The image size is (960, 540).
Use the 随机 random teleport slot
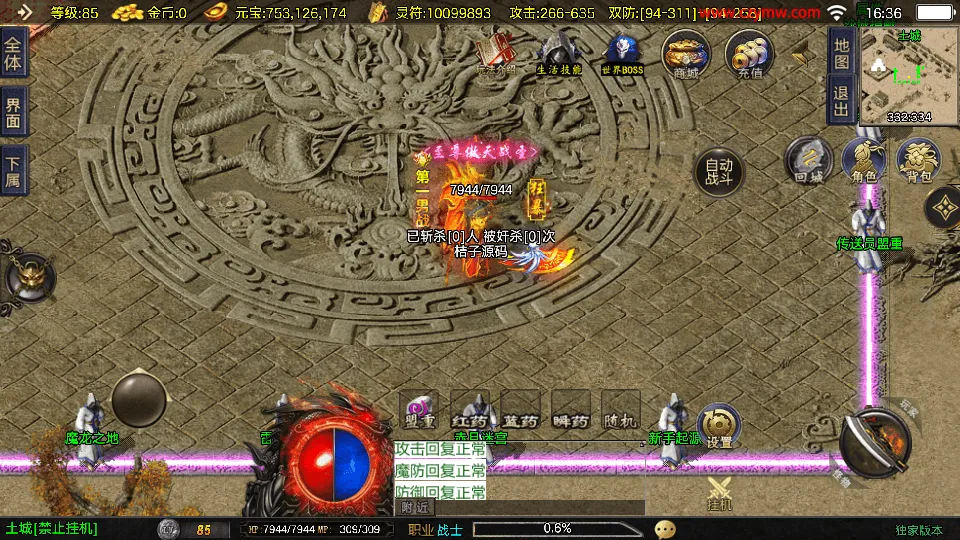point(621,410)
